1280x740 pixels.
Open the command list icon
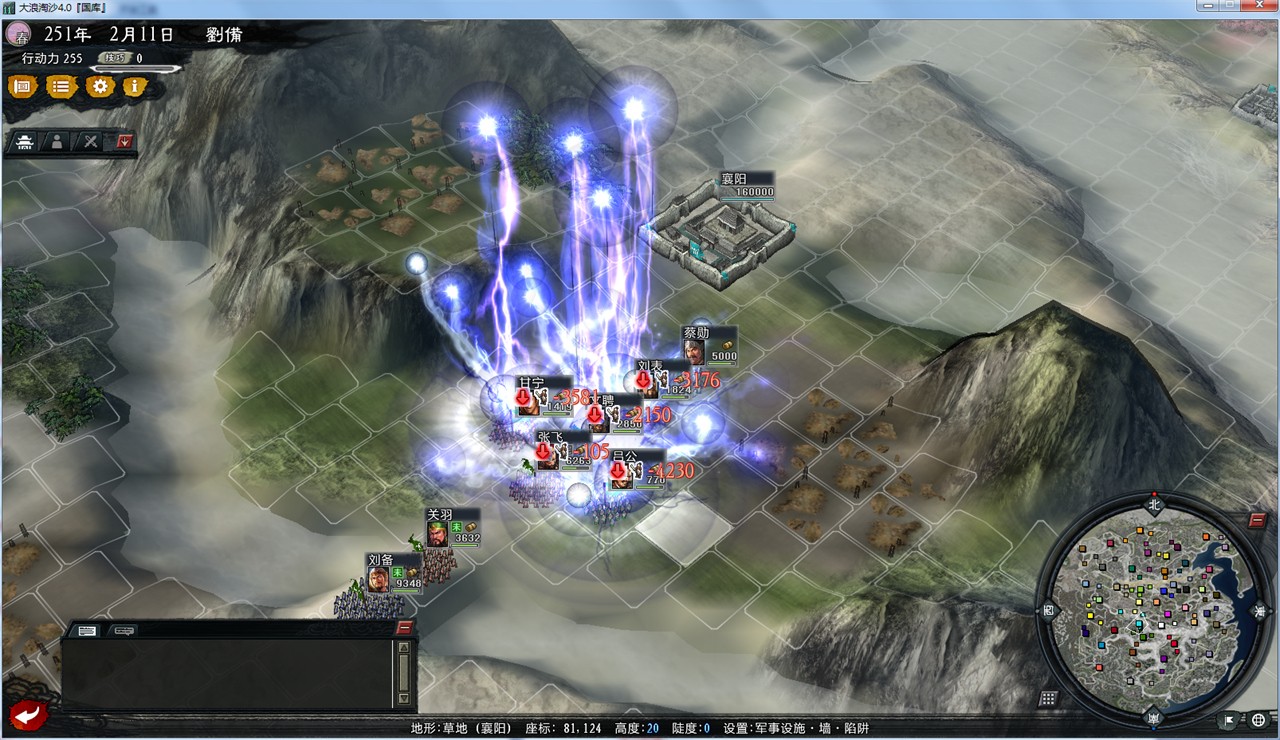coord(60,87)
